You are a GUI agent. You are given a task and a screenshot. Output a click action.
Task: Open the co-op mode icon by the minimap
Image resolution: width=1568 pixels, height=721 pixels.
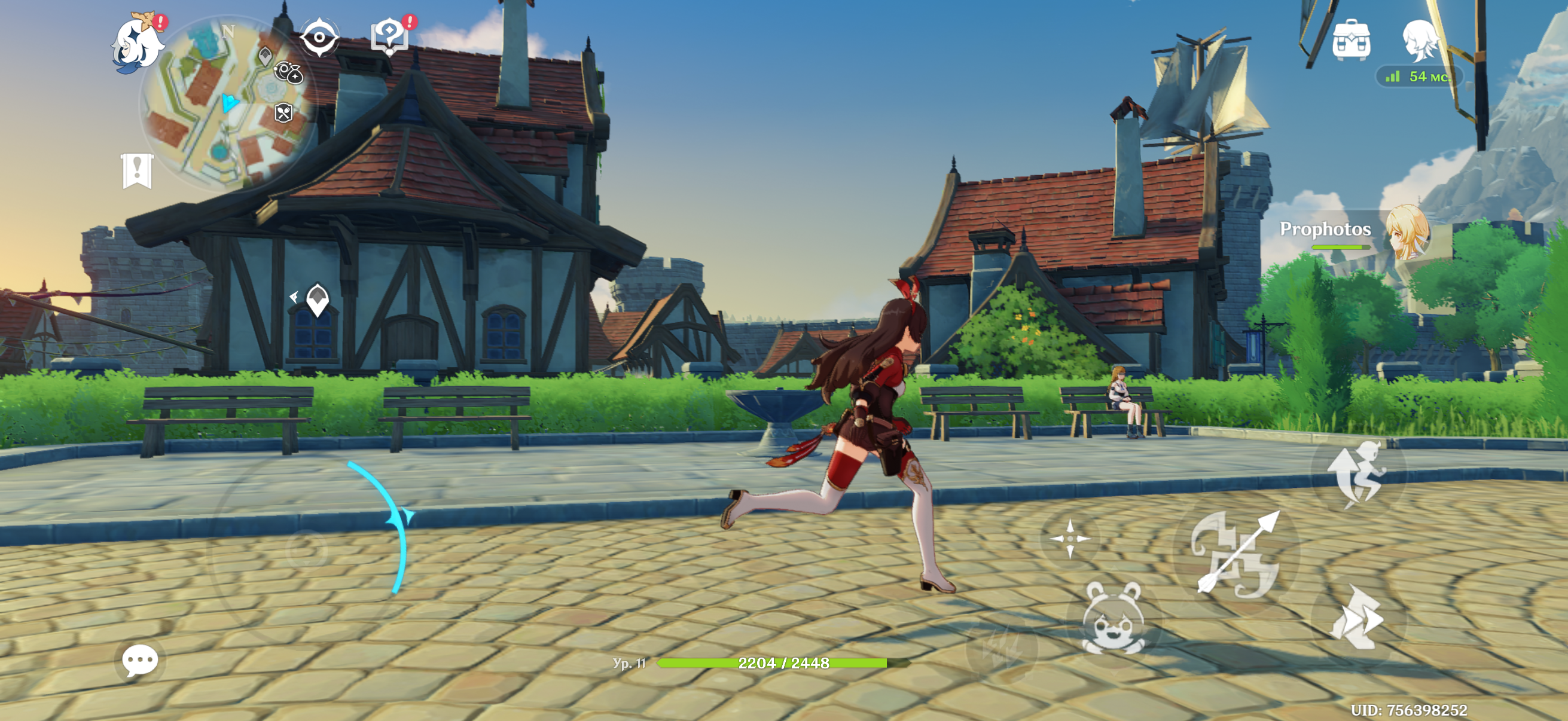point(288,72)
